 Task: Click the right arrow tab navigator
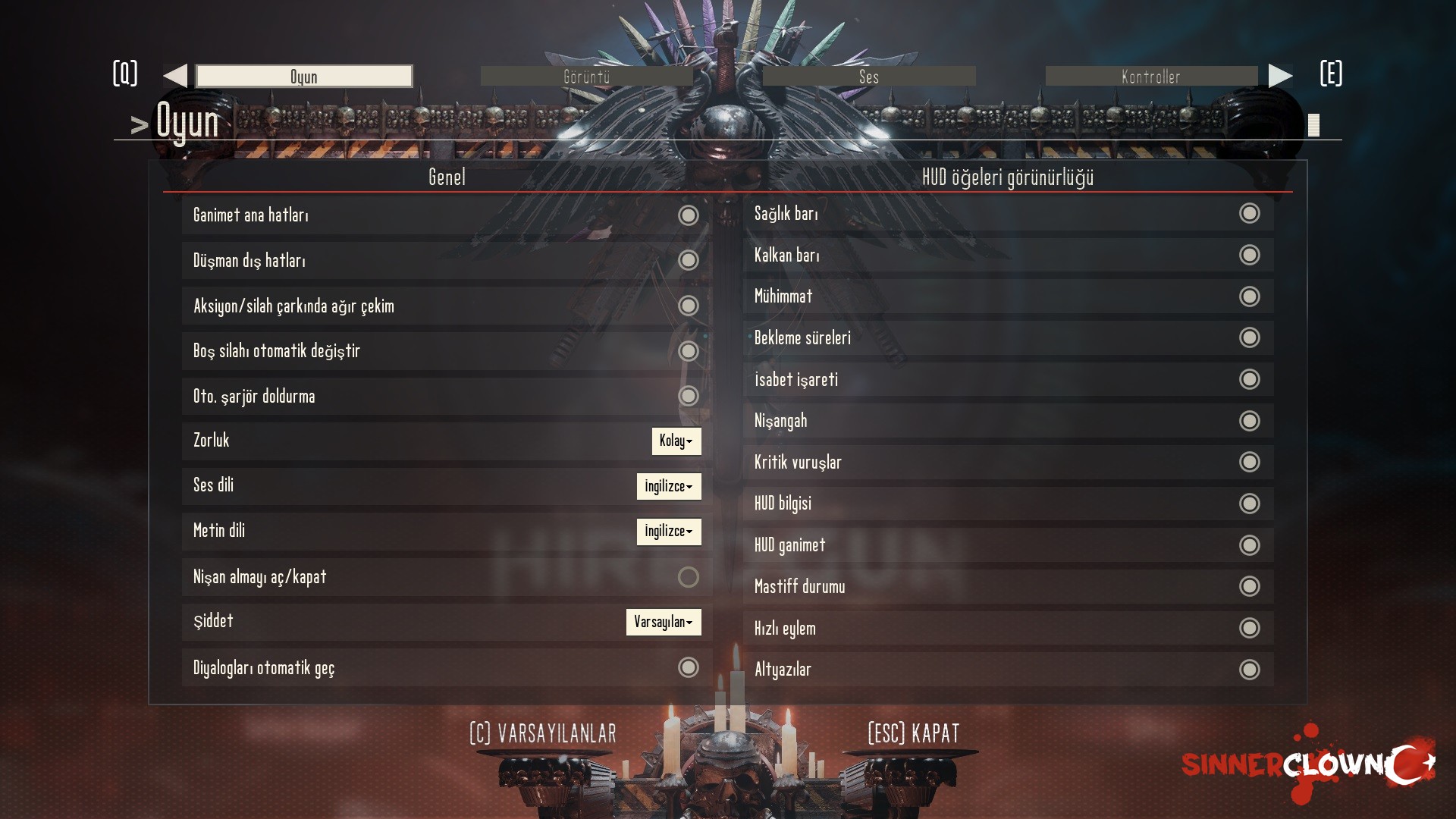tap(1280, 76)
